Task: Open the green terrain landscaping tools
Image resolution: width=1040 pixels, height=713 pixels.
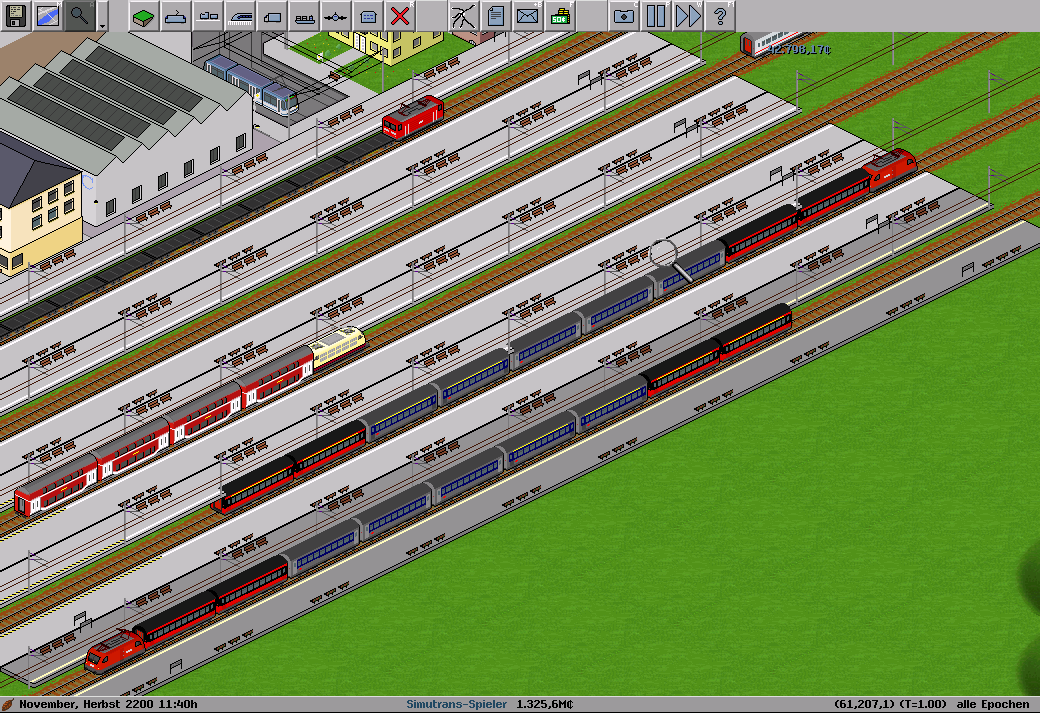Action: [144, 15]
